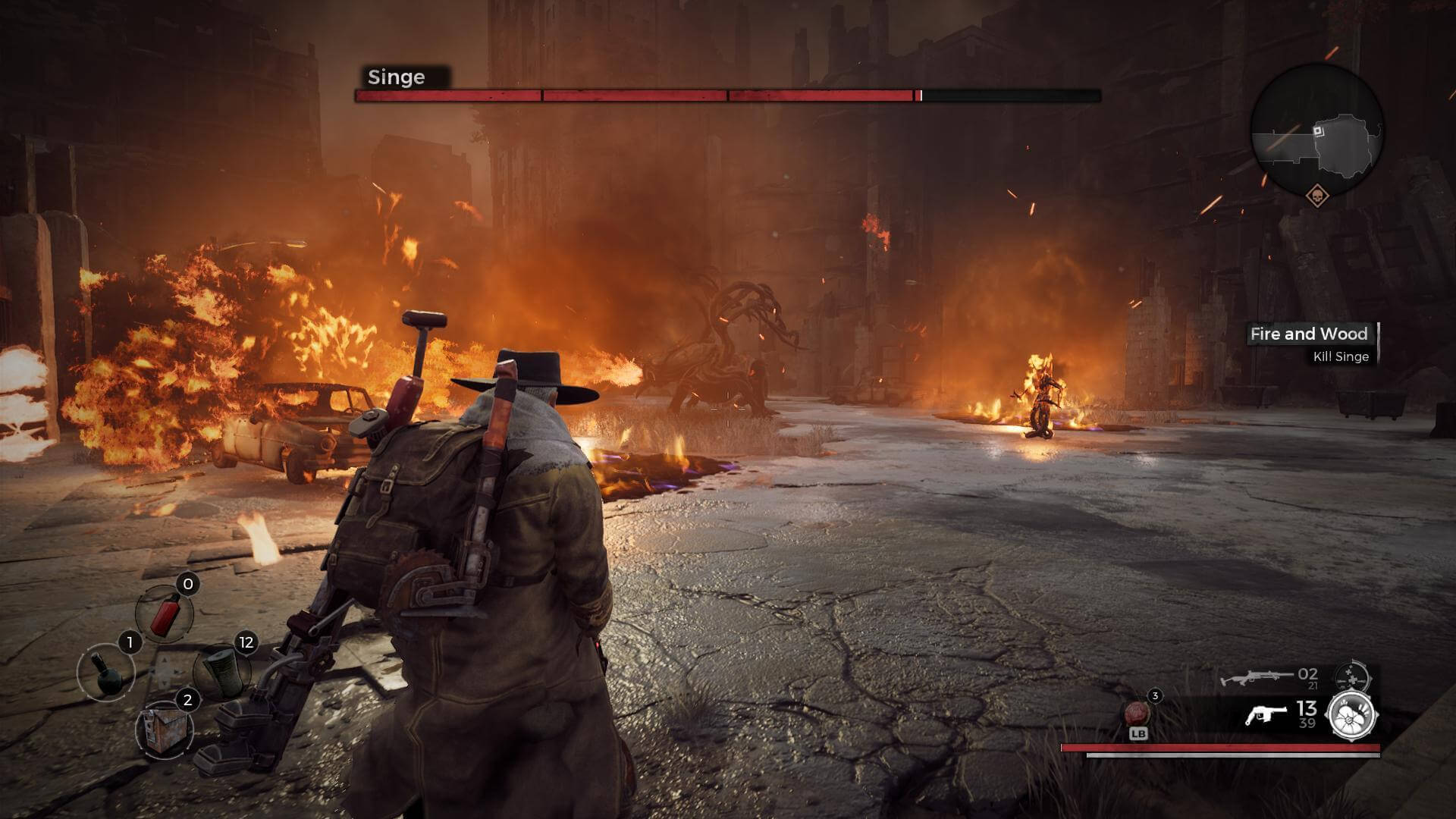Activate the highlighted handgun weapon mod
1456x819 pixels.
click(1352, 714)
